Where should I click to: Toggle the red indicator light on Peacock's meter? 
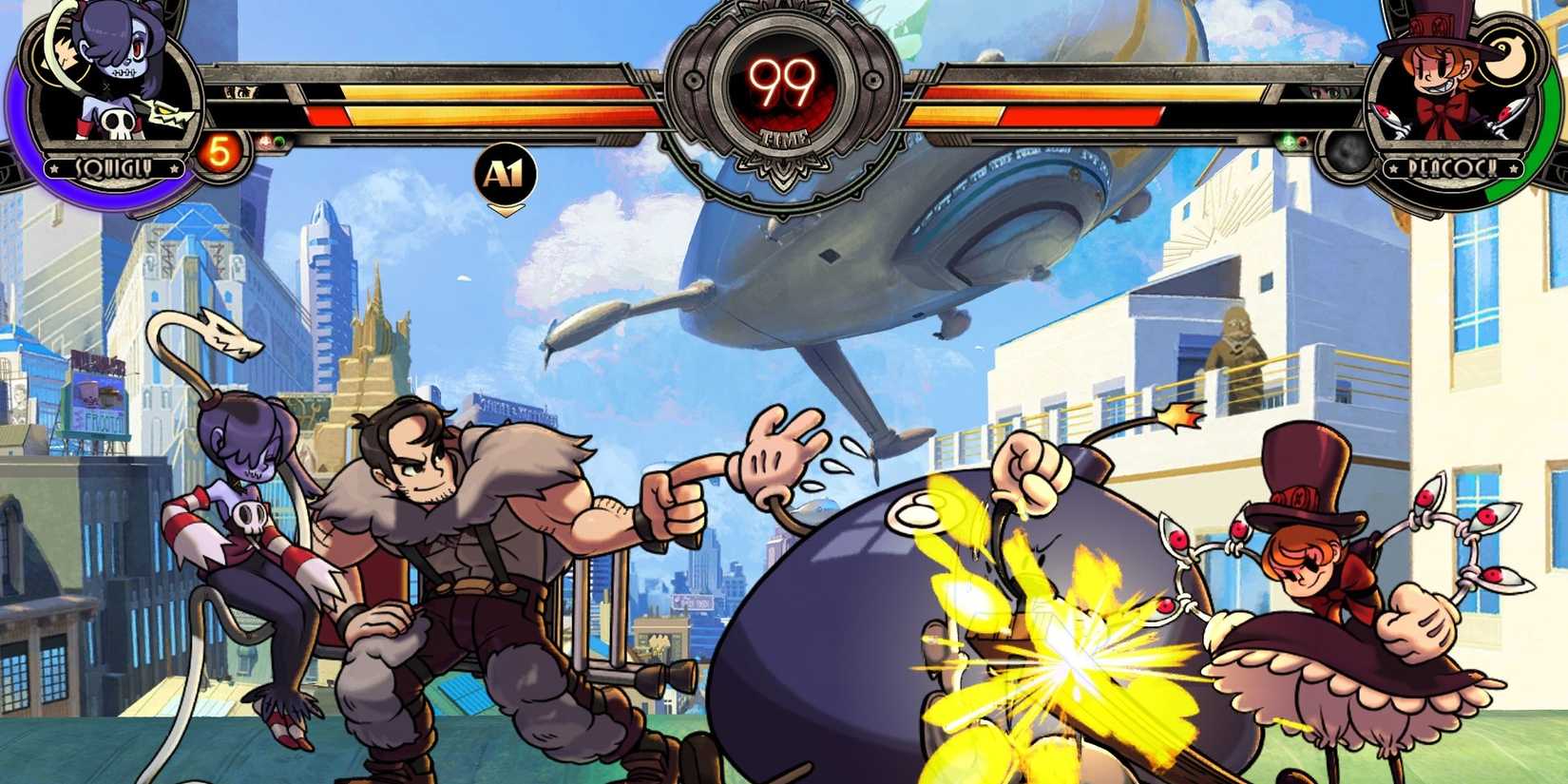point(1303,142)
